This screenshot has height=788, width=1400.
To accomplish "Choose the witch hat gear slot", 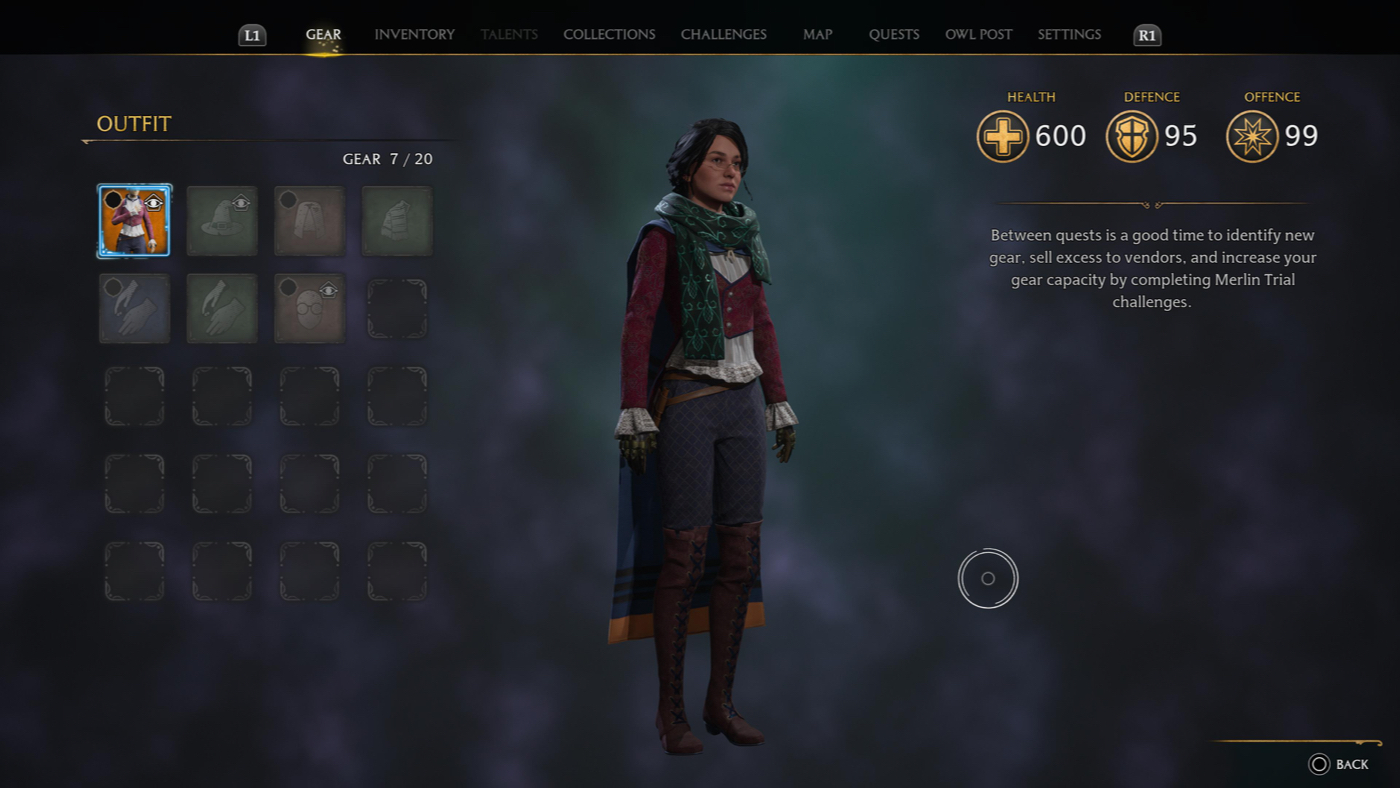I will click(x=222, y=221).
